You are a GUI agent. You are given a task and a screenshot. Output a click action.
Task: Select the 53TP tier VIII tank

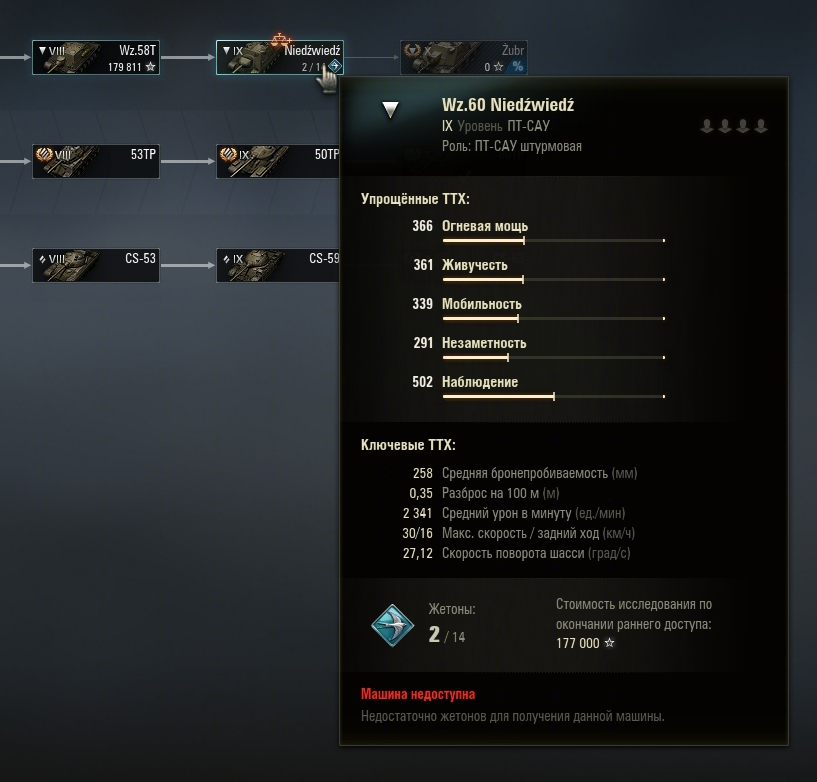coord(95,161)
